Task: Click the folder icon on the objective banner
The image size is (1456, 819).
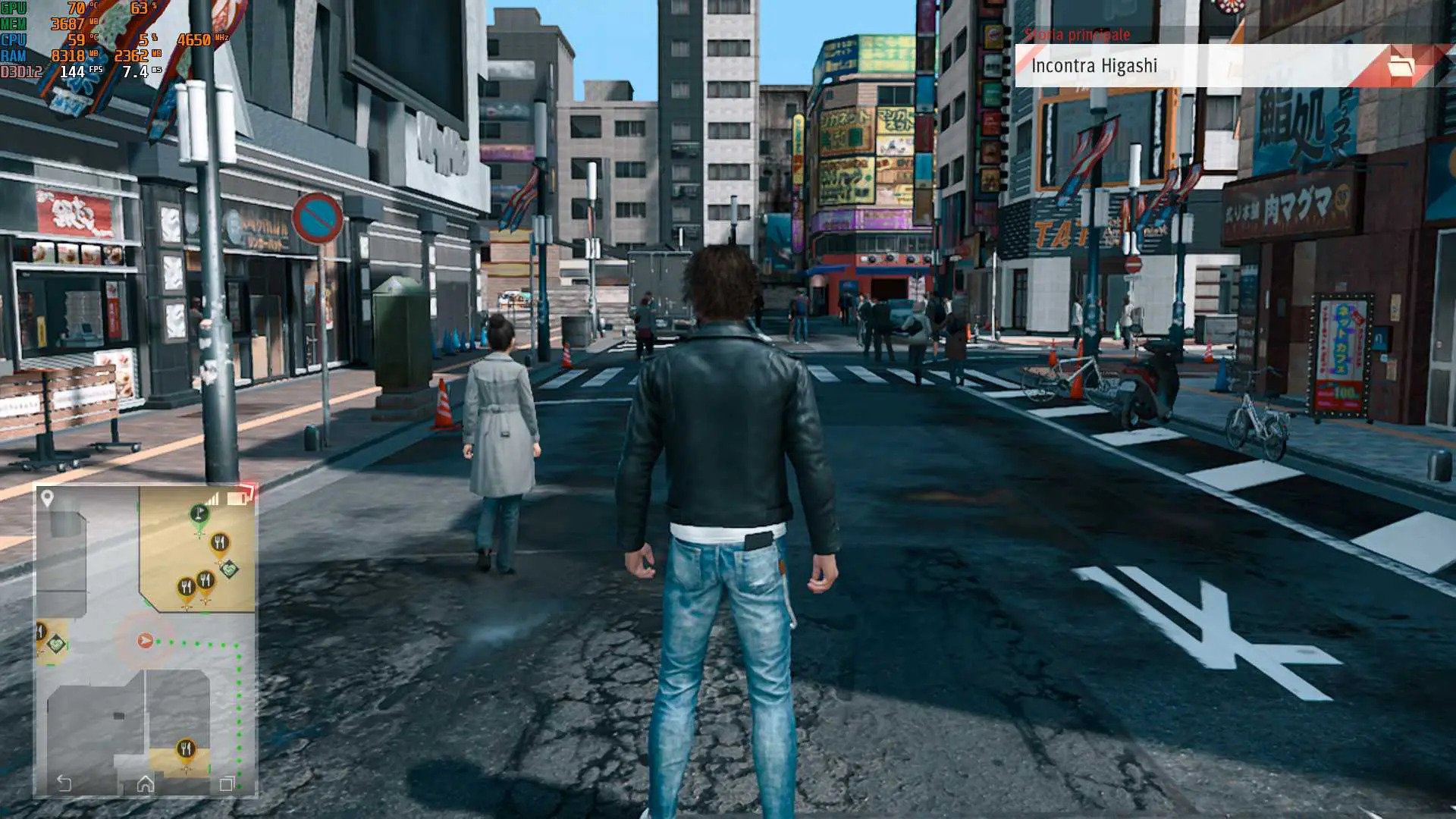Action: [1401, 67]
